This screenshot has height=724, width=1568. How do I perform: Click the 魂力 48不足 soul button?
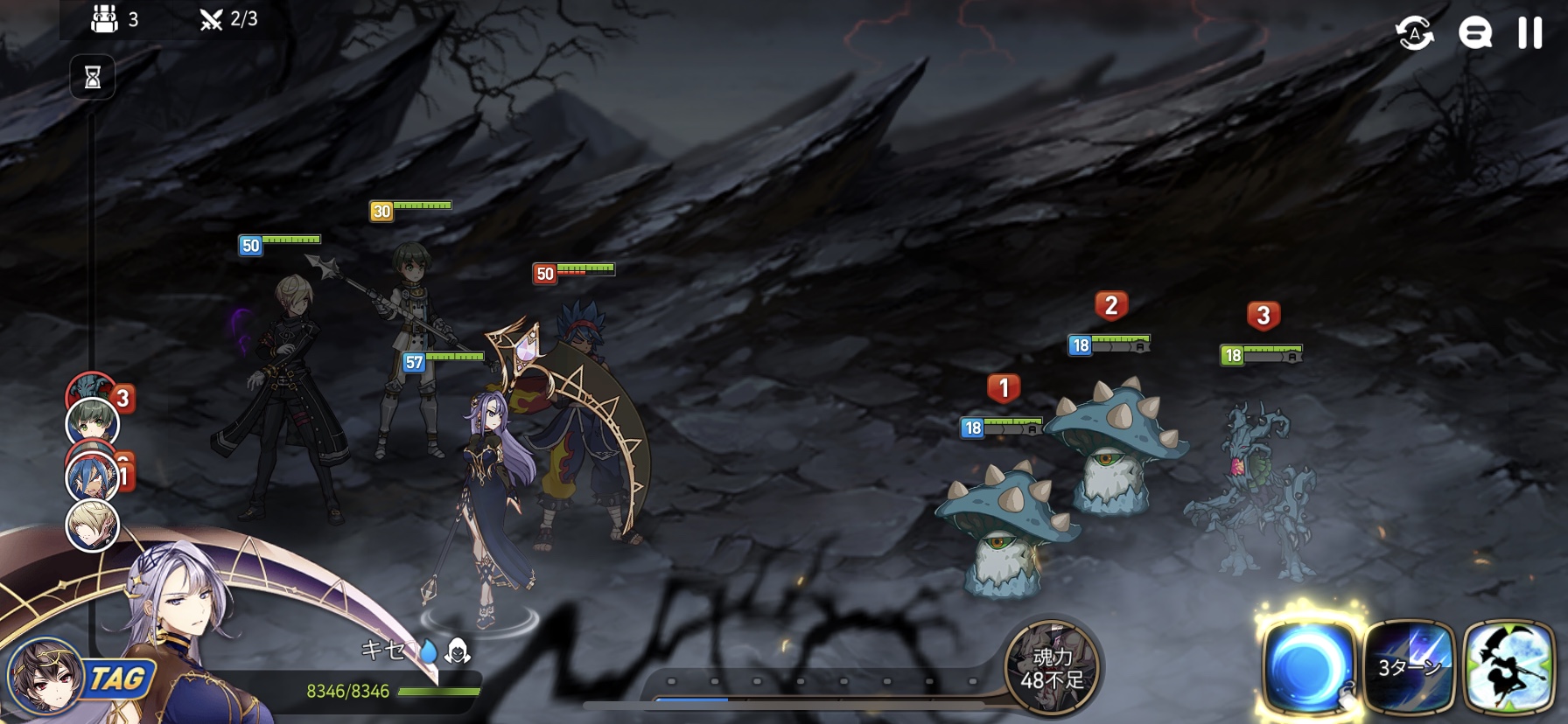[x=1052, y=667]
